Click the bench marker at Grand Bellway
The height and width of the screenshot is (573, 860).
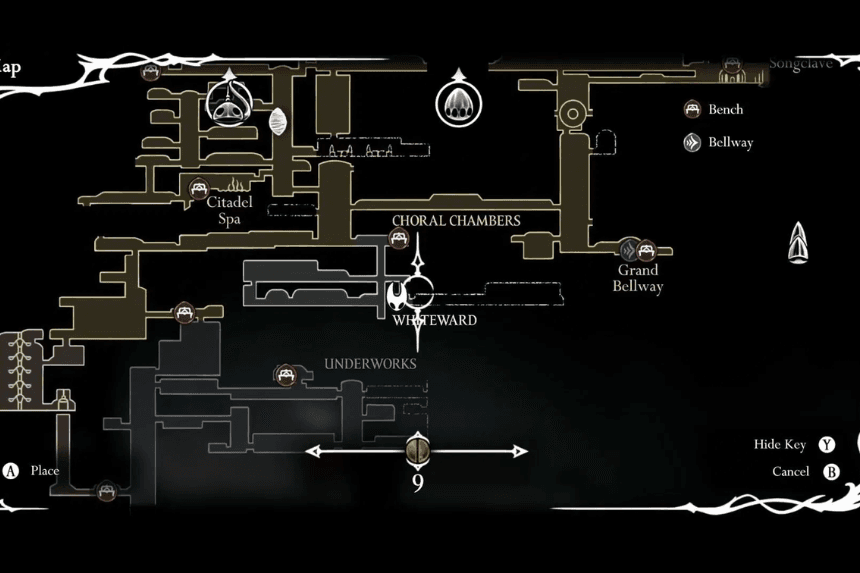pos(646,248)
